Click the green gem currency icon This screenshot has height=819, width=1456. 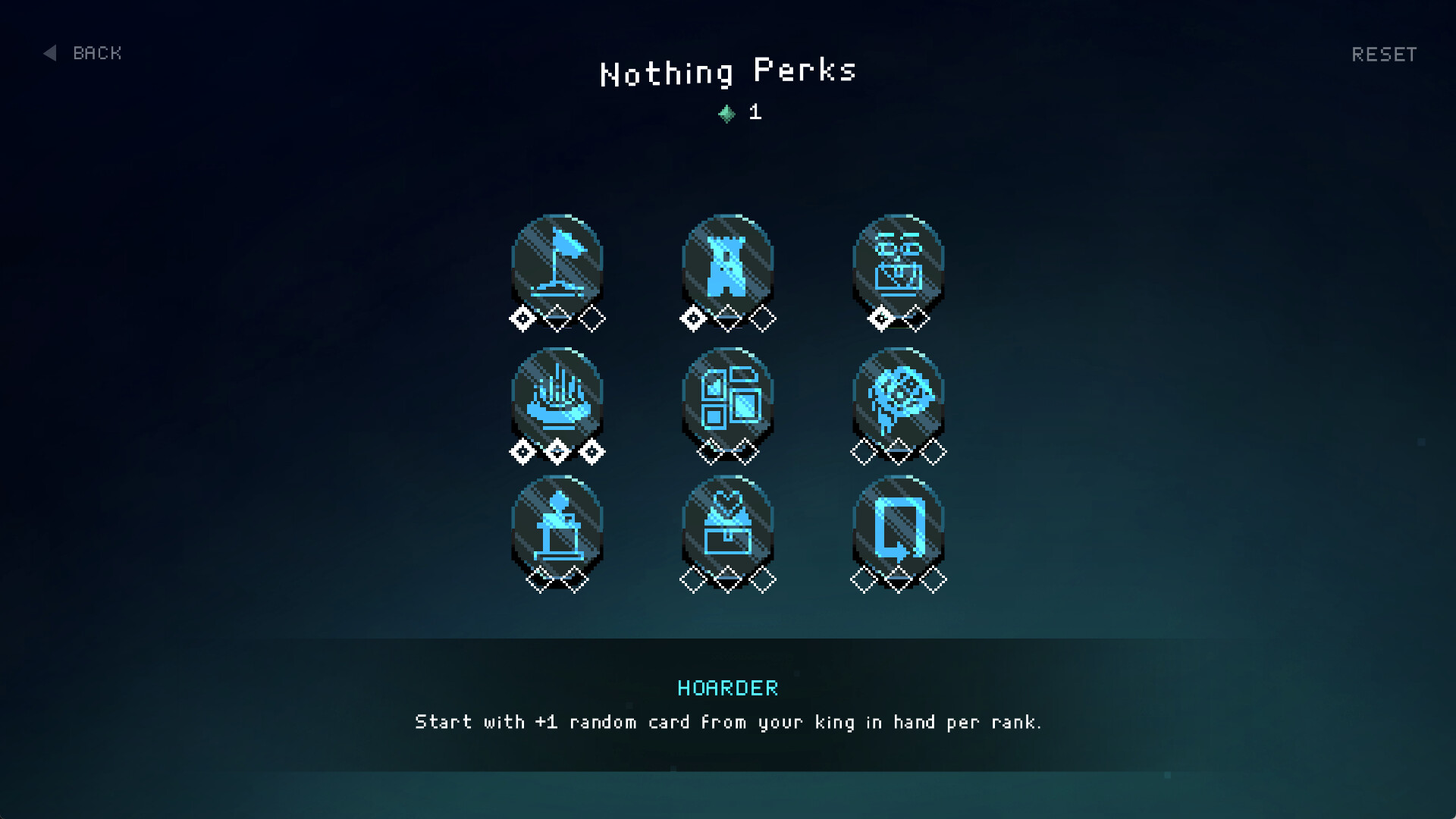tap(726, 114)
